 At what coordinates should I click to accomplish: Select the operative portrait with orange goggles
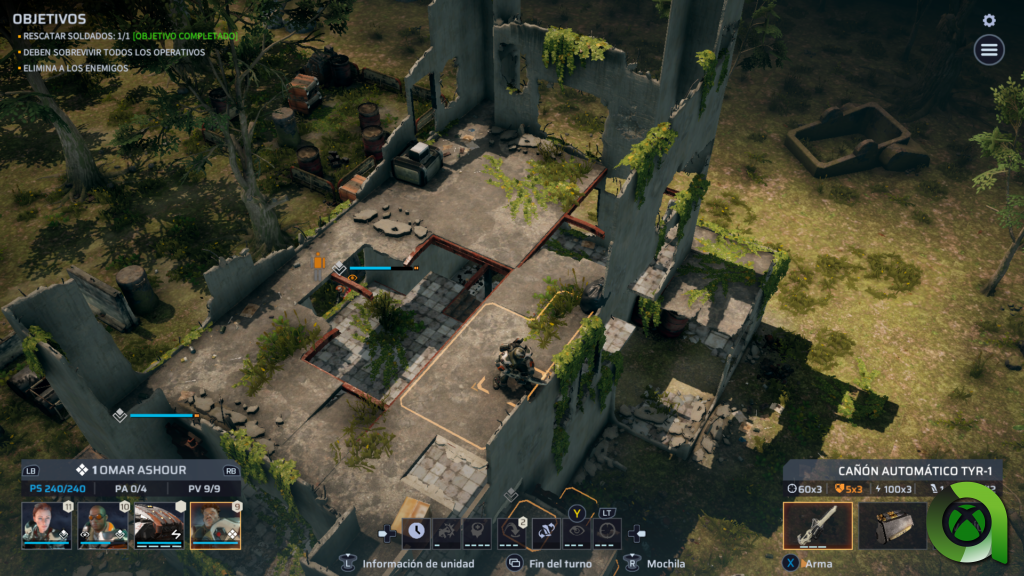(103, 525)
